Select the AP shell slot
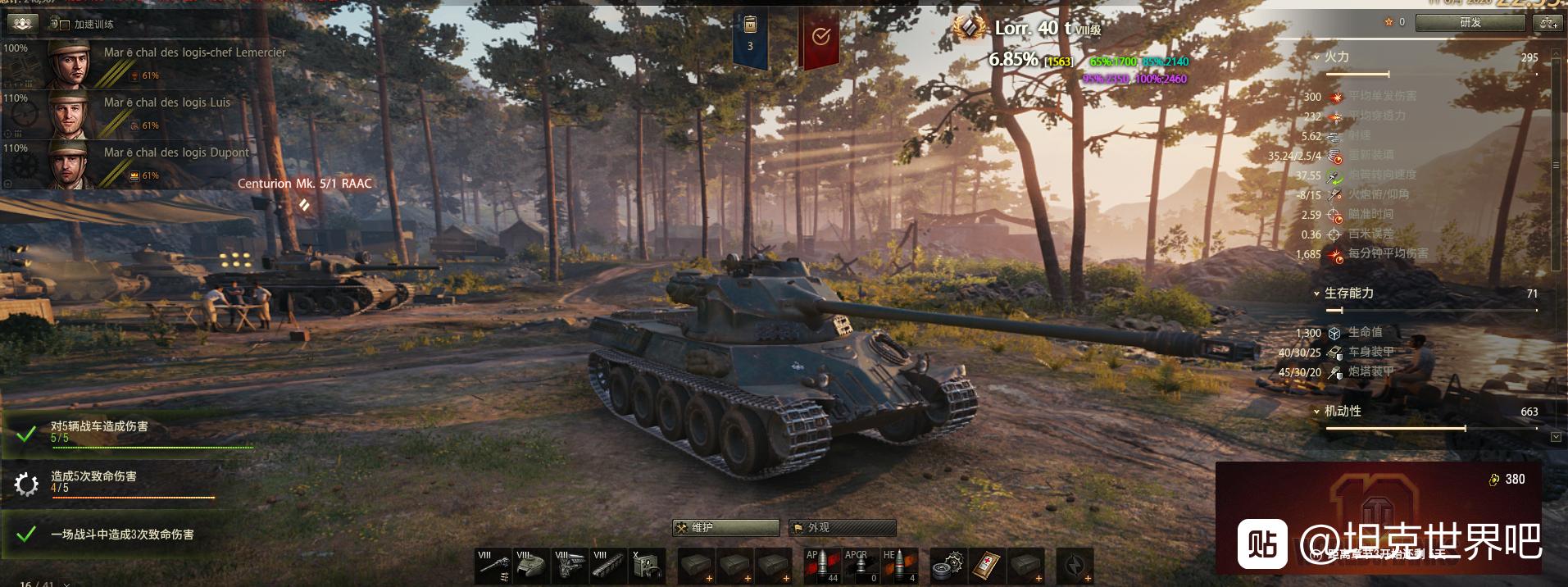The image size is (1568, 587). 821,567
